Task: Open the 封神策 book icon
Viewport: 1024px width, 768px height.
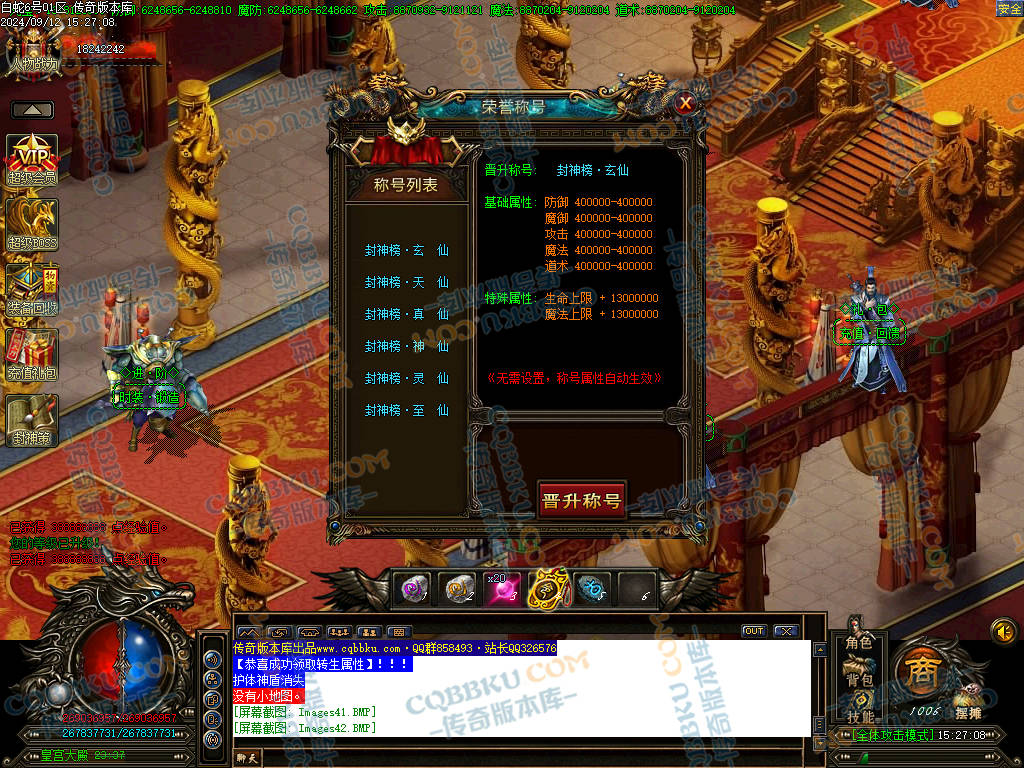Action: click(32, 420)
